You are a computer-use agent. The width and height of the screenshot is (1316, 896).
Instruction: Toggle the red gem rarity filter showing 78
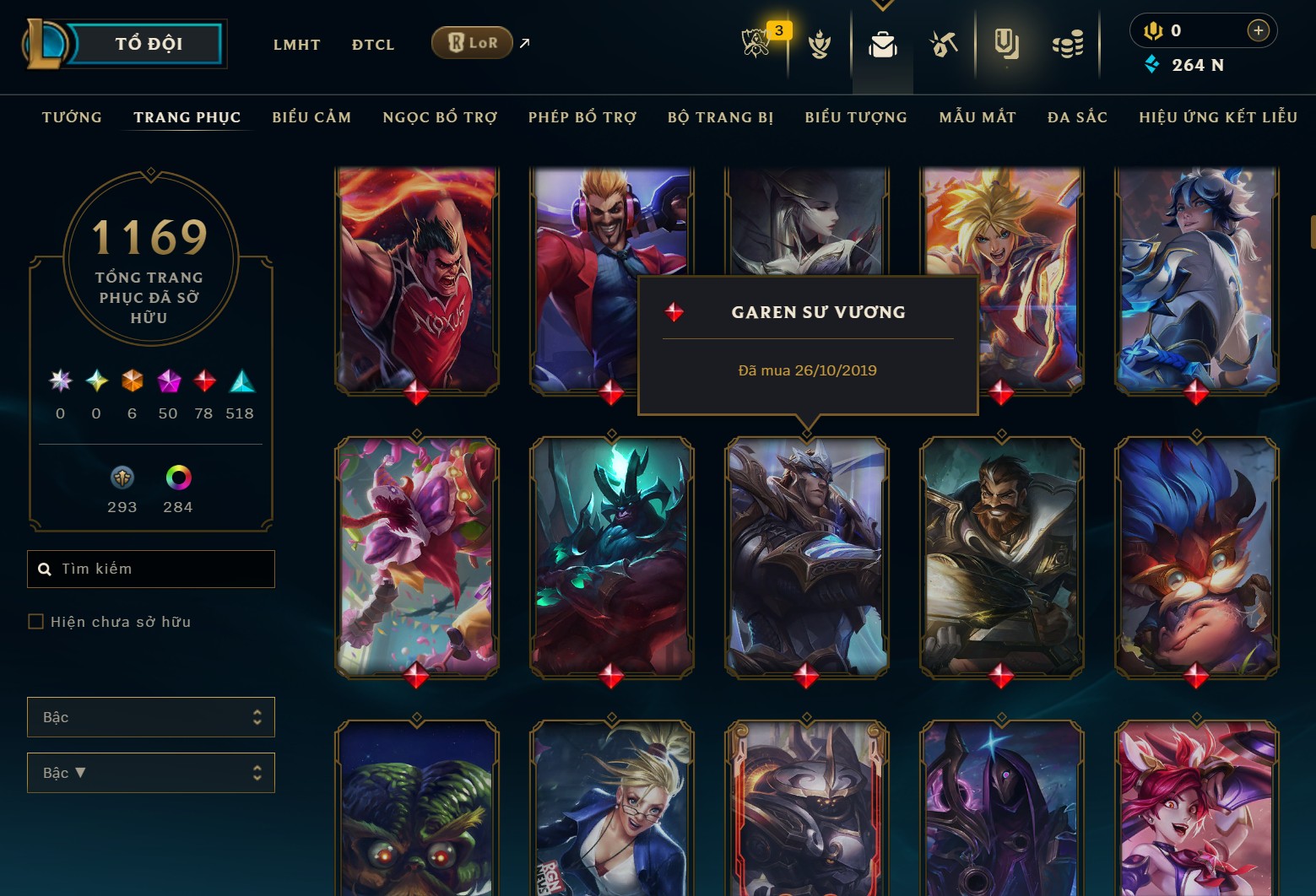(x=203, y=381)
